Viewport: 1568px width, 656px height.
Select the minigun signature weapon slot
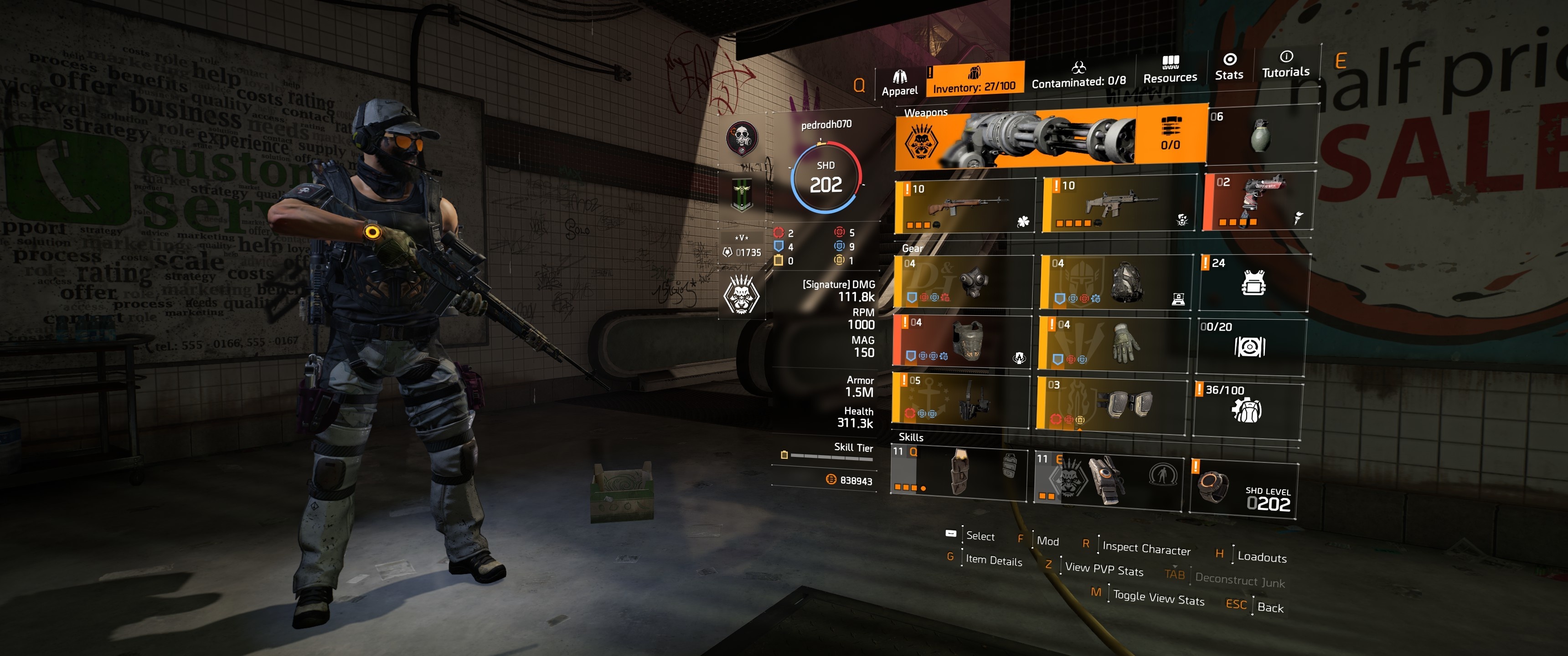[1050, 137]
